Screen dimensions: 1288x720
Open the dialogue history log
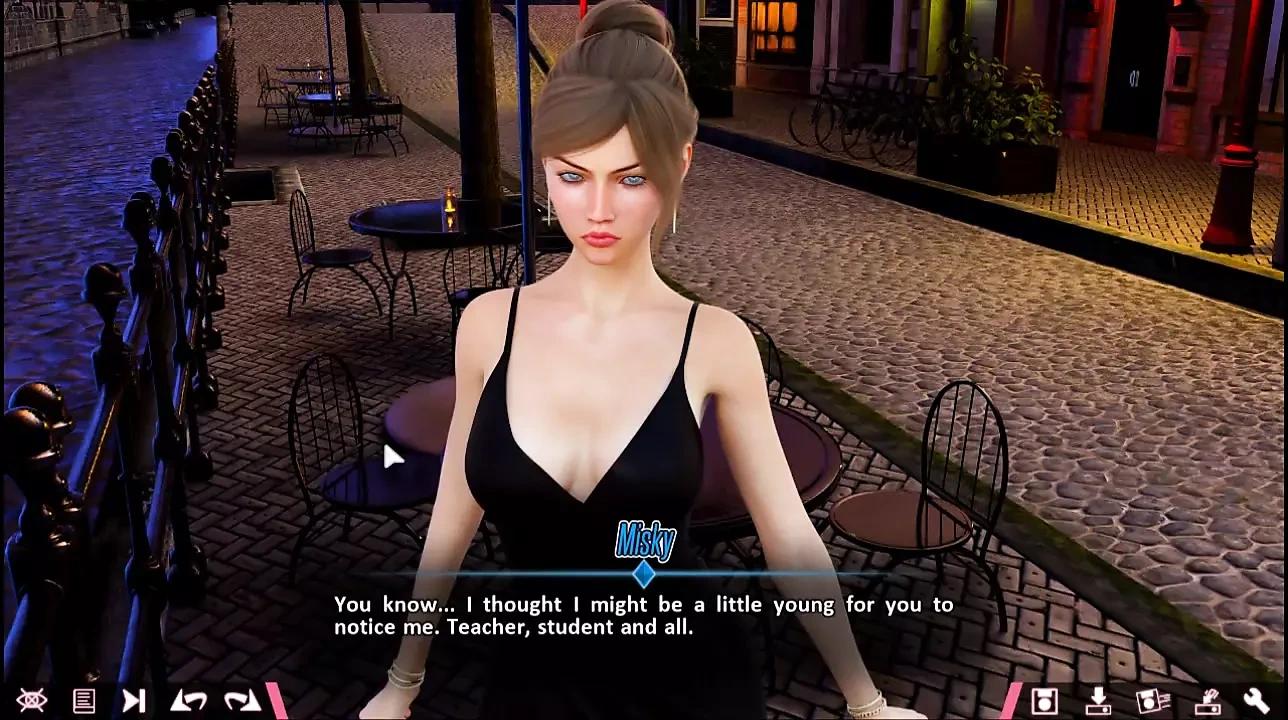point(84,701)
